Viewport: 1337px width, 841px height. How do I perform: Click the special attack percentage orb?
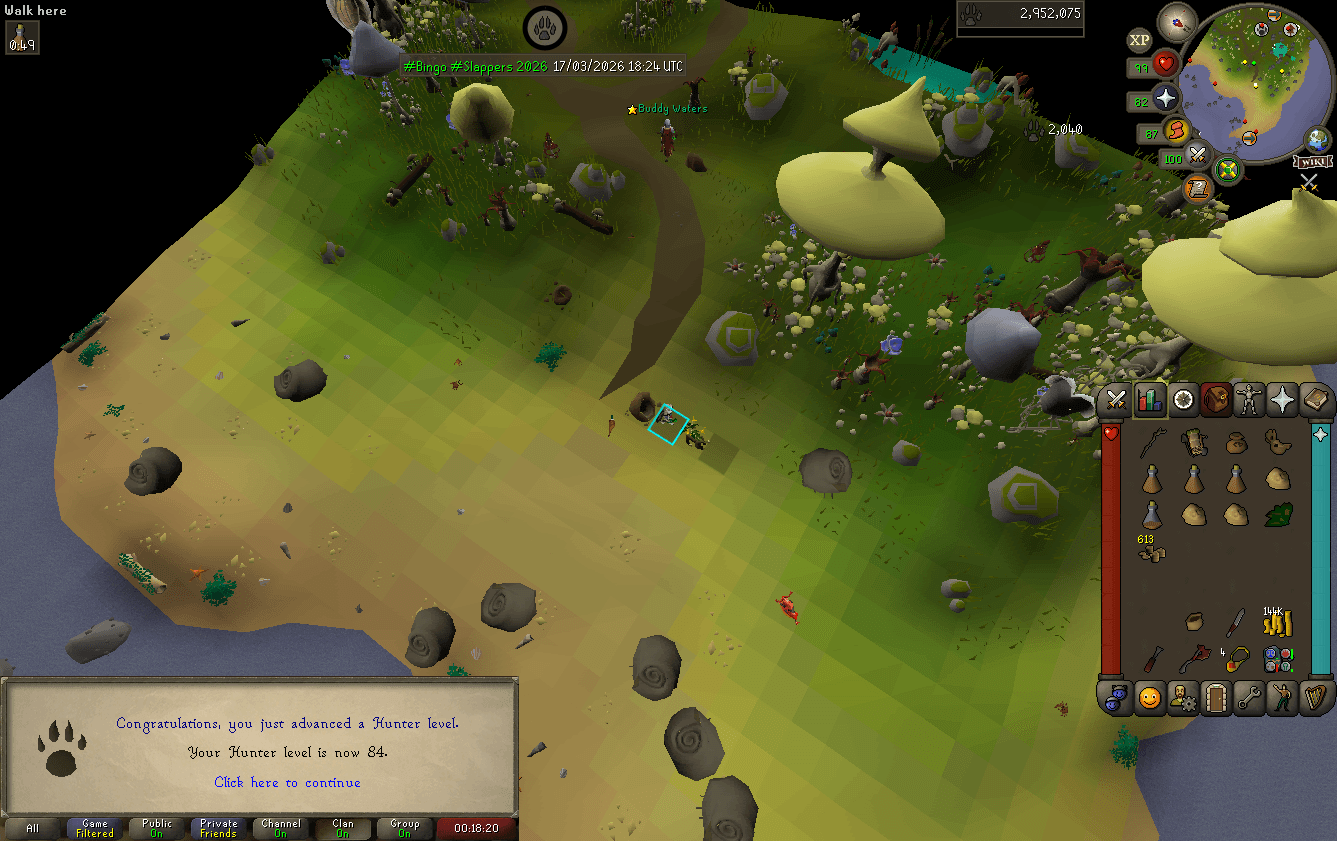(x=1197, y=157)
